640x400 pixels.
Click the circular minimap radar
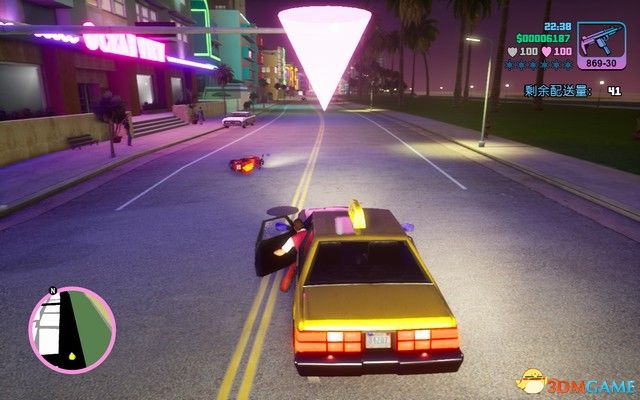[72, 330]
